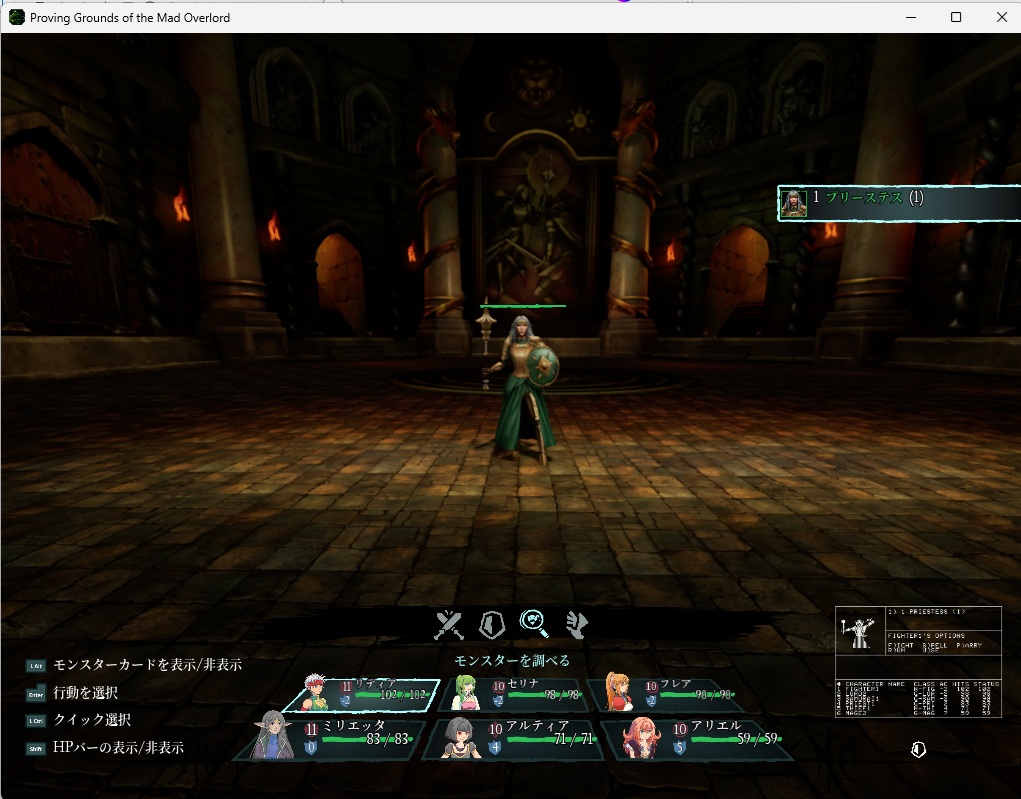Select the running figure flee action icon
The width and height of the screenshot is (1021, 799).
pos(577,625)
